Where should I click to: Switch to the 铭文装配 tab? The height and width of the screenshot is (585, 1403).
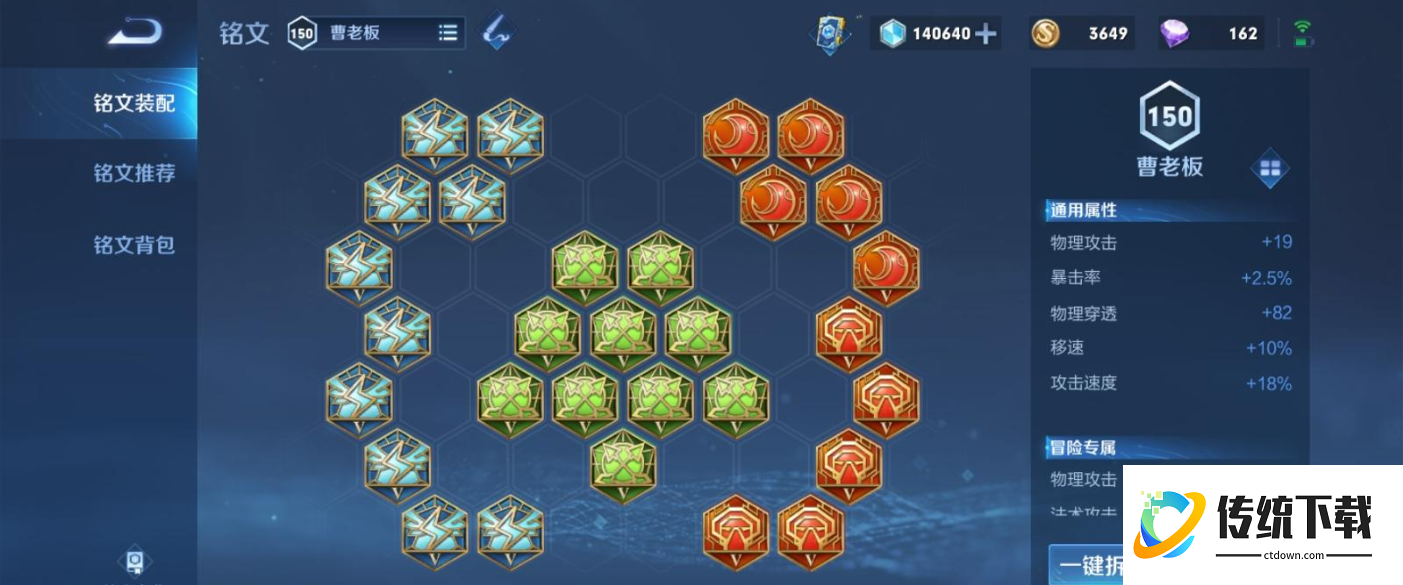click(134, 103)
